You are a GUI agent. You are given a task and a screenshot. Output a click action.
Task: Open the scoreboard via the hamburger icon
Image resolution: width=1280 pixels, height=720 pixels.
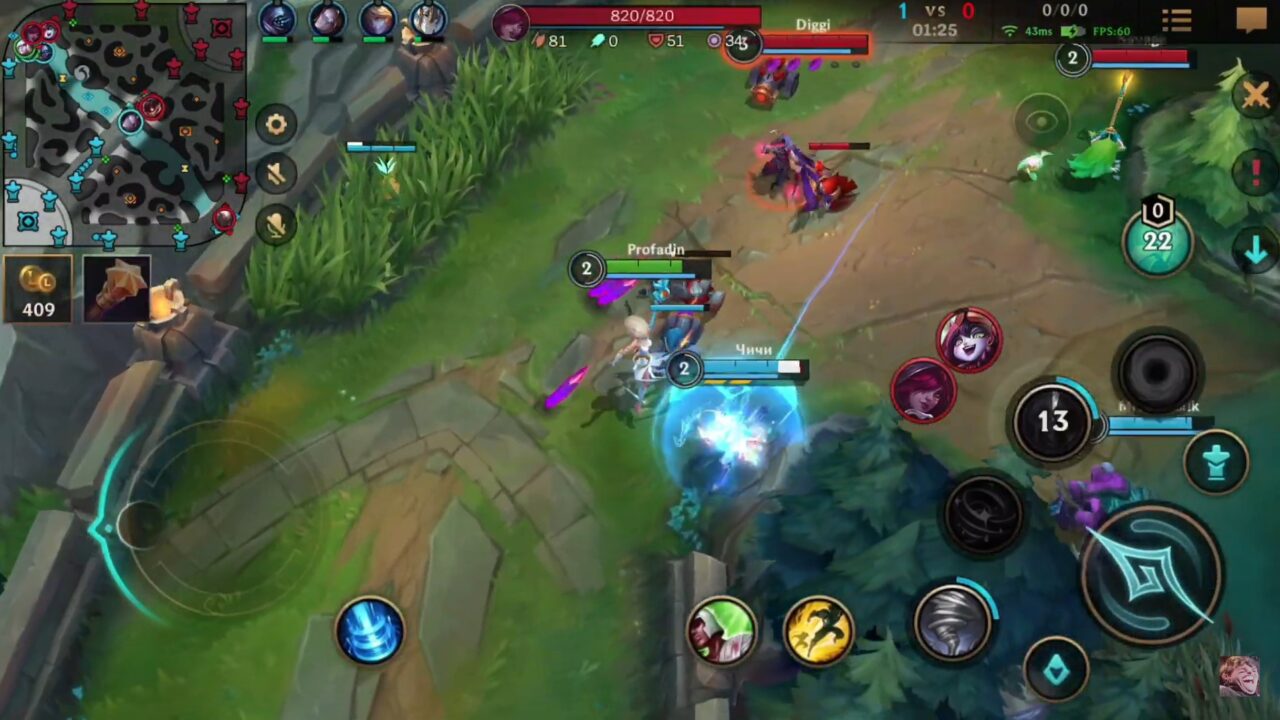click(x=1176, y=21)
